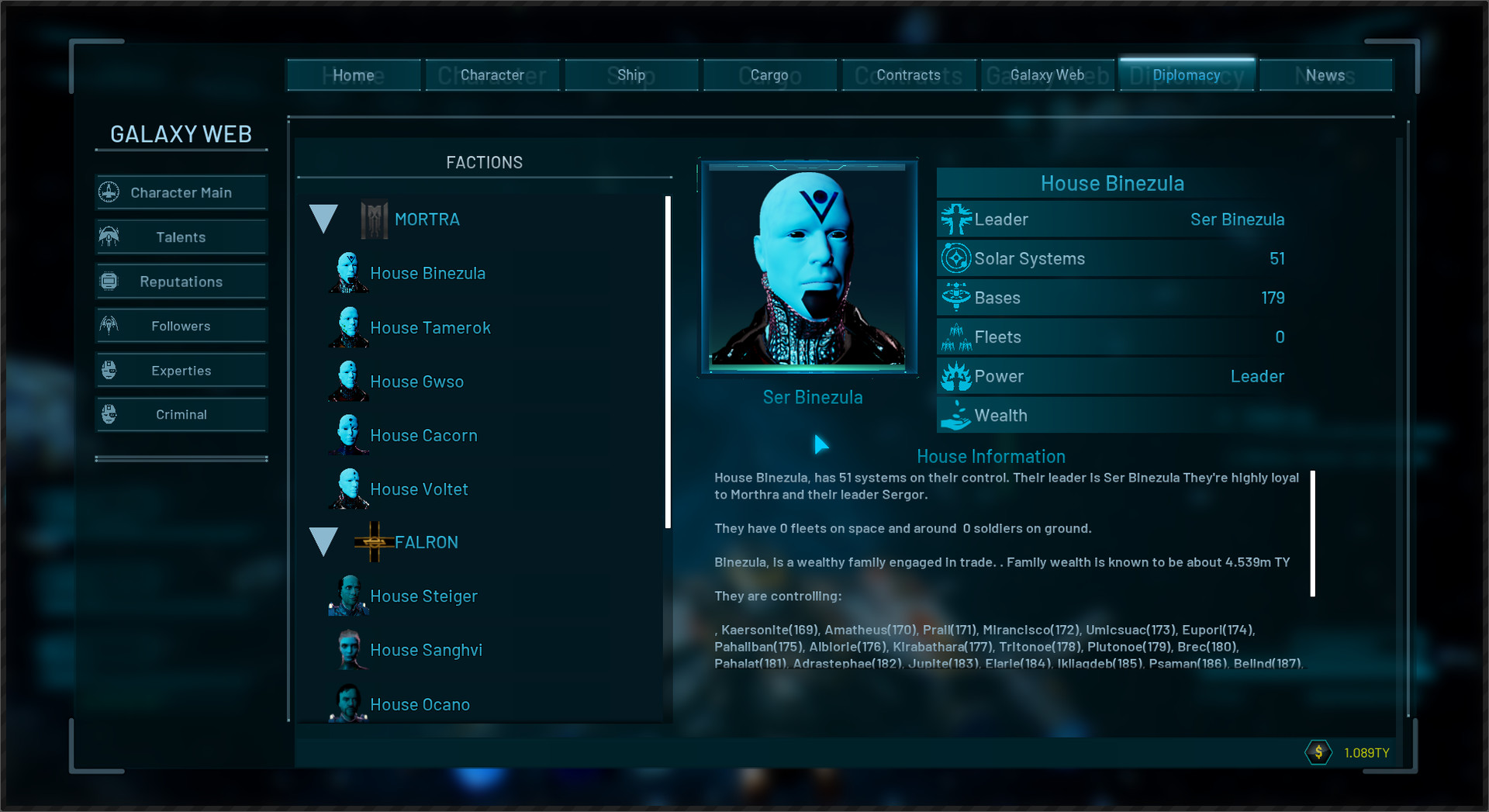Select the Fleets ship icon
Screen dimensions: 1489x812
(956, 337)
